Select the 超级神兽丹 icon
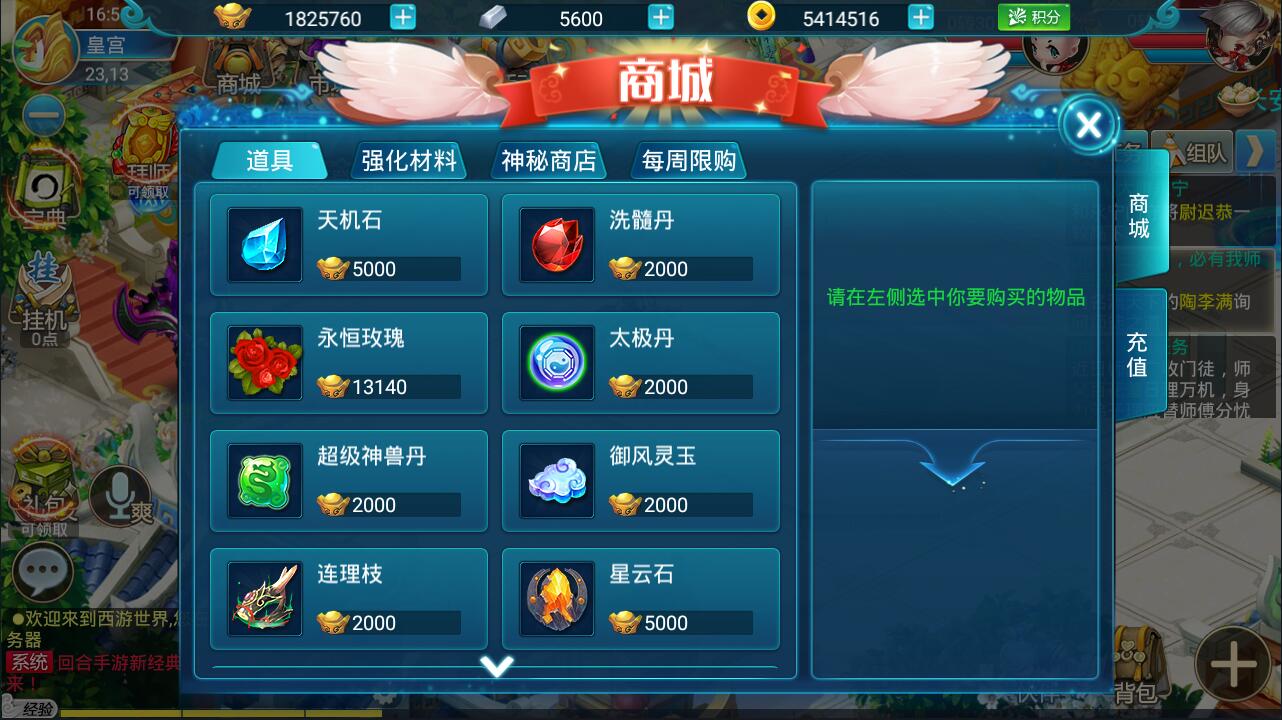Viewport: 1282px width, 720px height. click(x=264, y=480)
